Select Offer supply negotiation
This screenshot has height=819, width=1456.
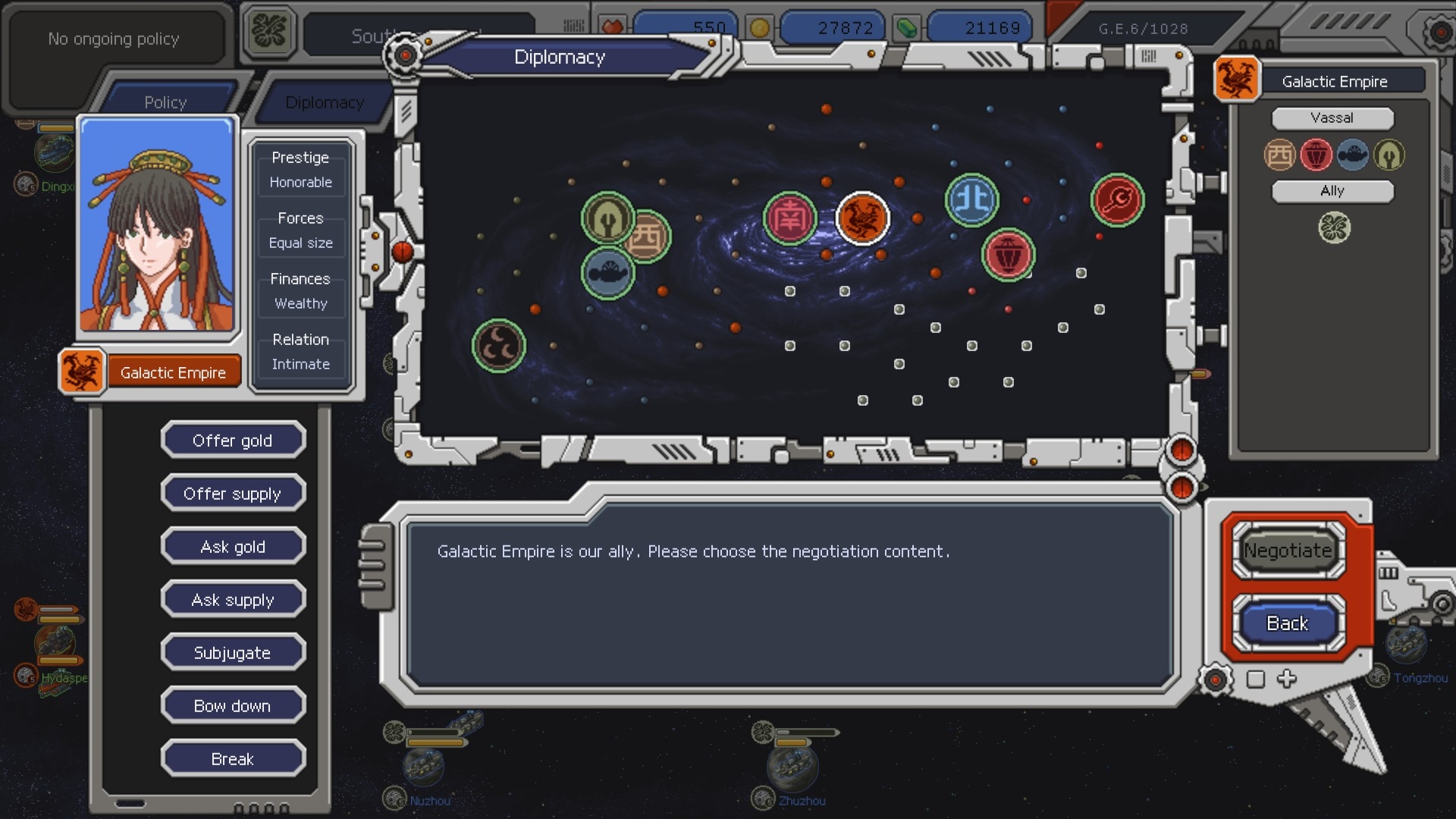click(233, 494)
